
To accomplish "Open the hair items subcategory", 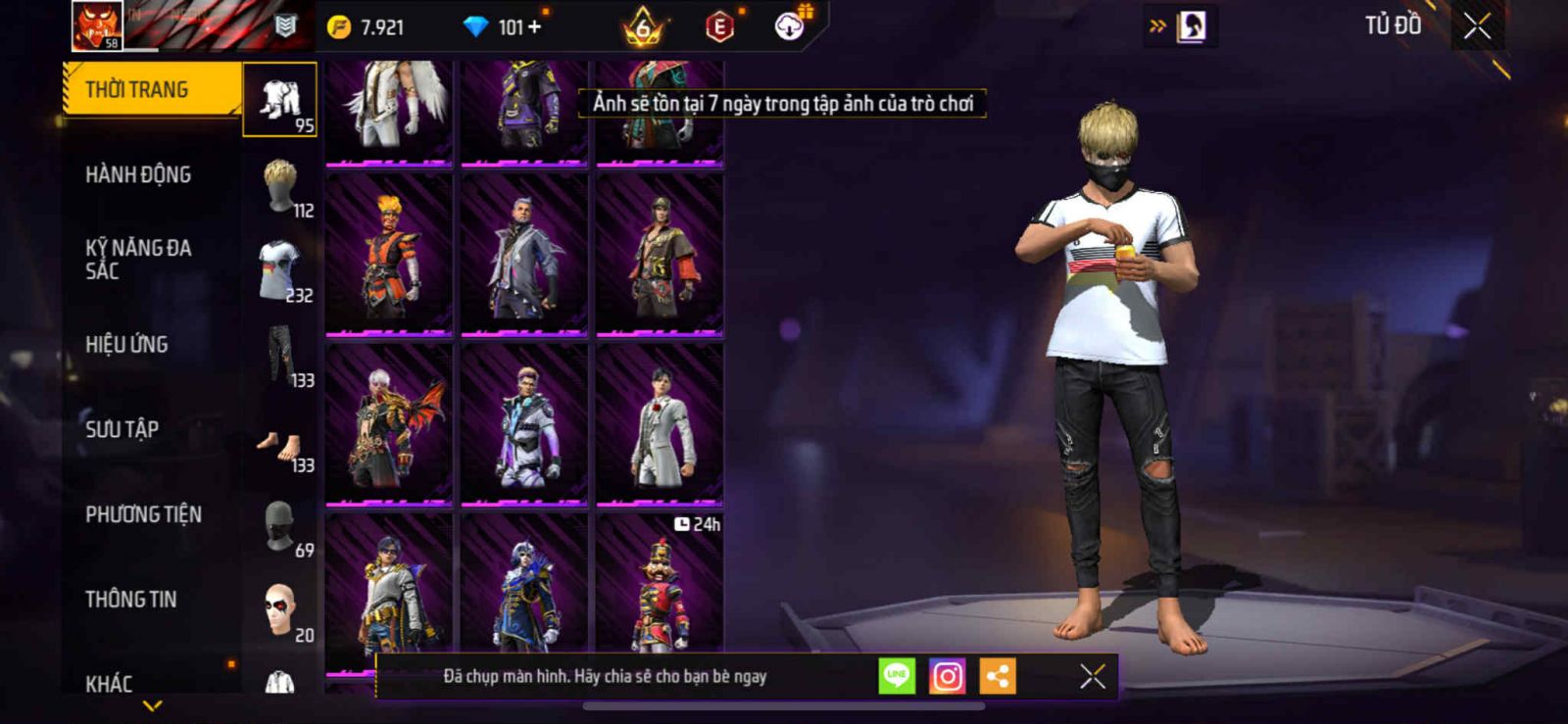I will click(280, 186).
